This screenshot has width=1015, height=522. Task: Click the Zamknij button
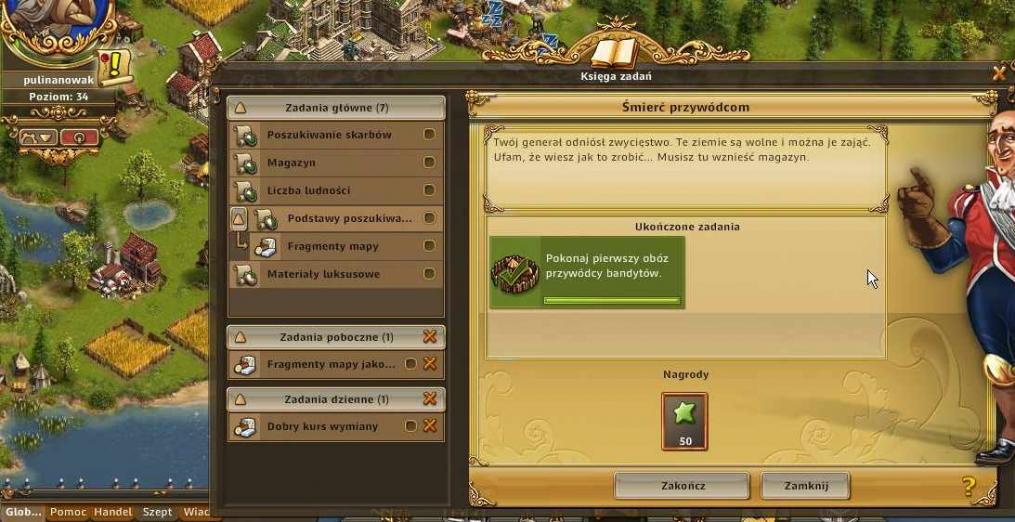(x=805, y=486)
